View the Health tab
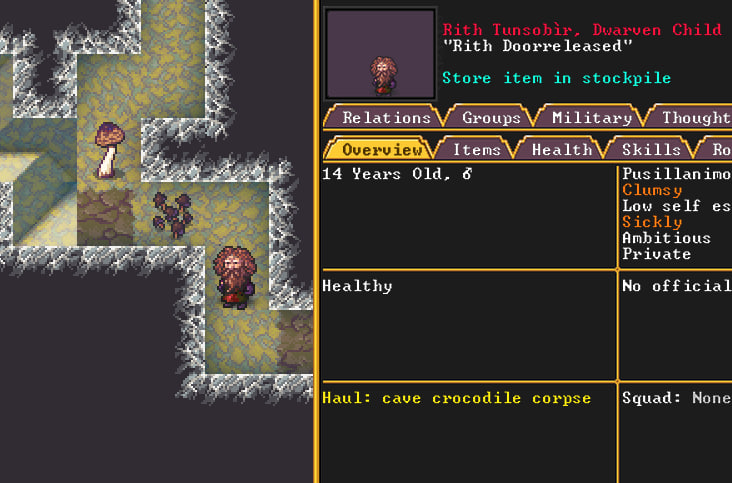732x483 pixels. click(x=561, y=149)
